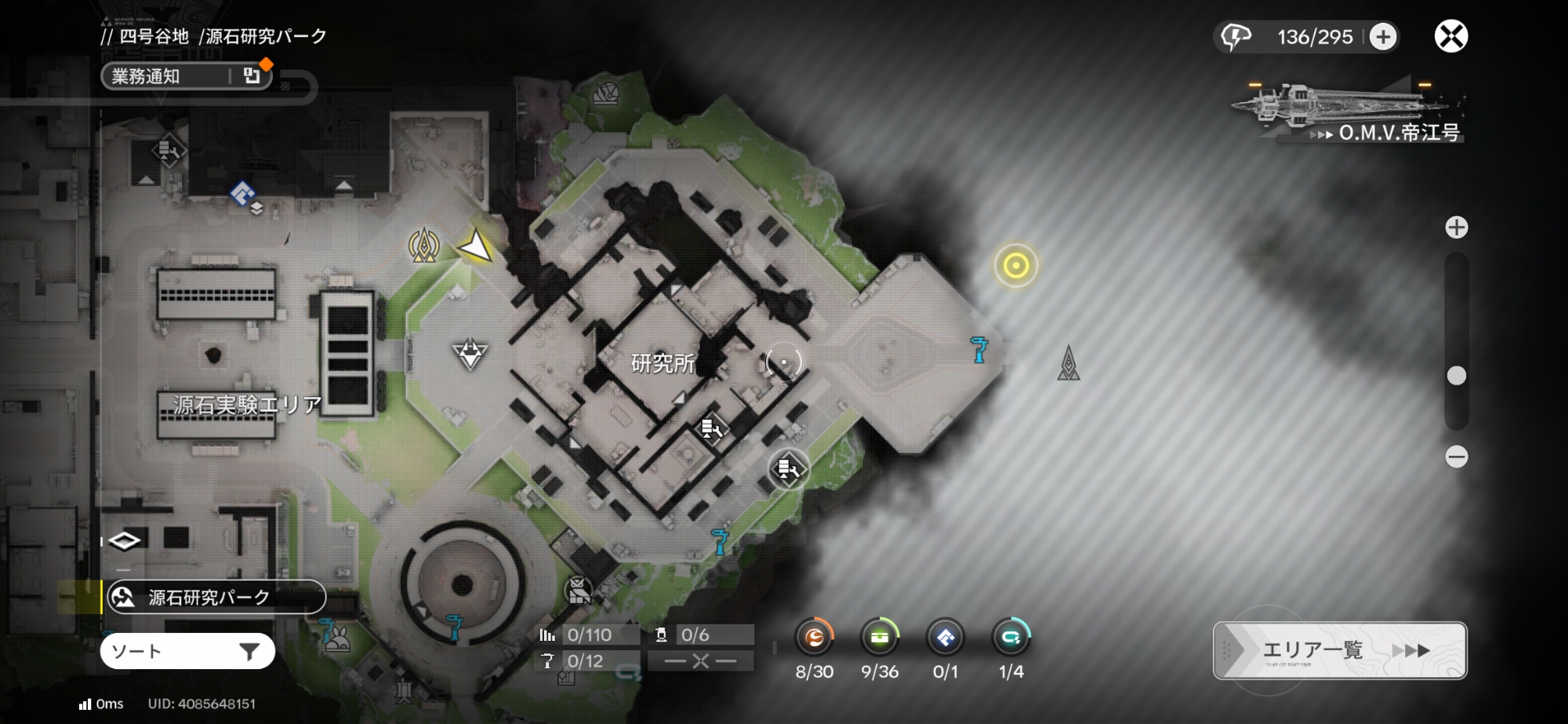Select the white triangular marker left of 研究所
This screenshot has height=724, width=1568.
(x=470, y=355)
